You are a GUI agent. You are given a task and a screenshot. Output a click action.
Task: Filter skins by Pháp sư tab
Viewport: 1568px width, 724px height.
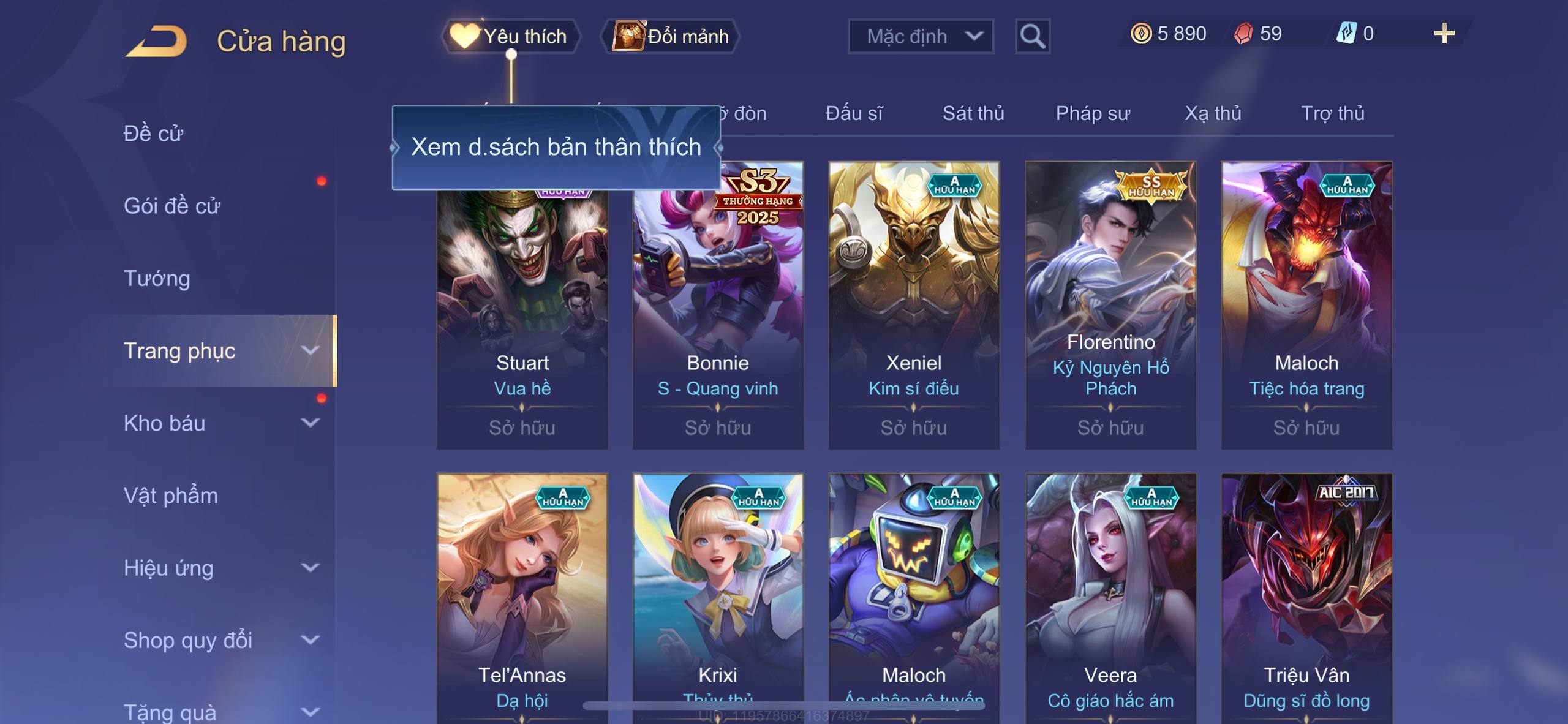(x=1093, y=113)
